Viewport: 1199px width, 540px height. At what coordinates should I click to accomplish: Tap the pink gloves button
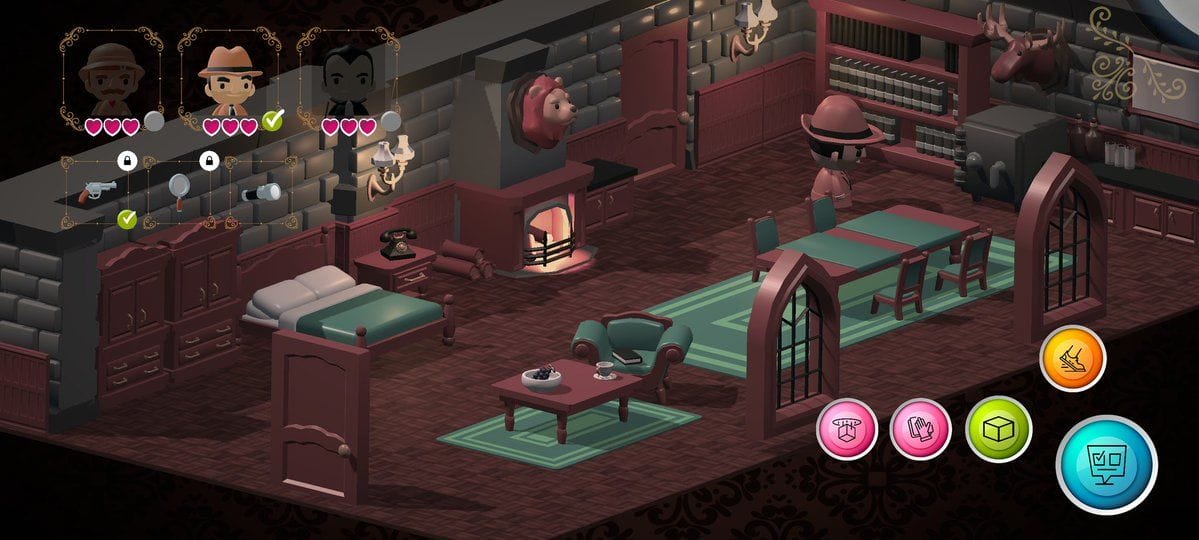(920, 429)
